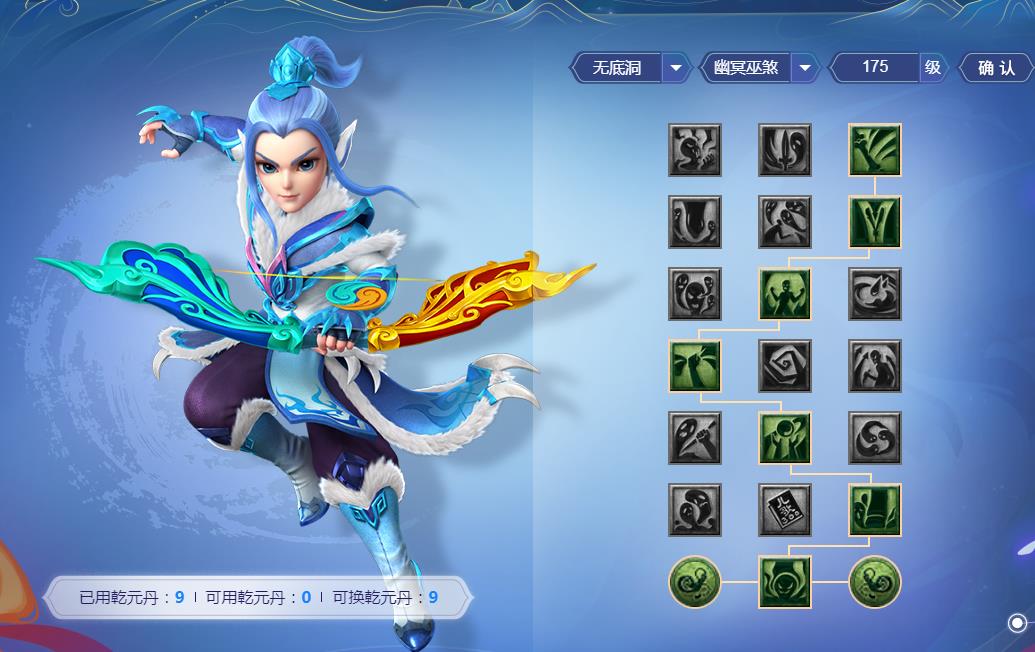
Task: Select the green claw-slash skill in top row
Action: (875, 150)
